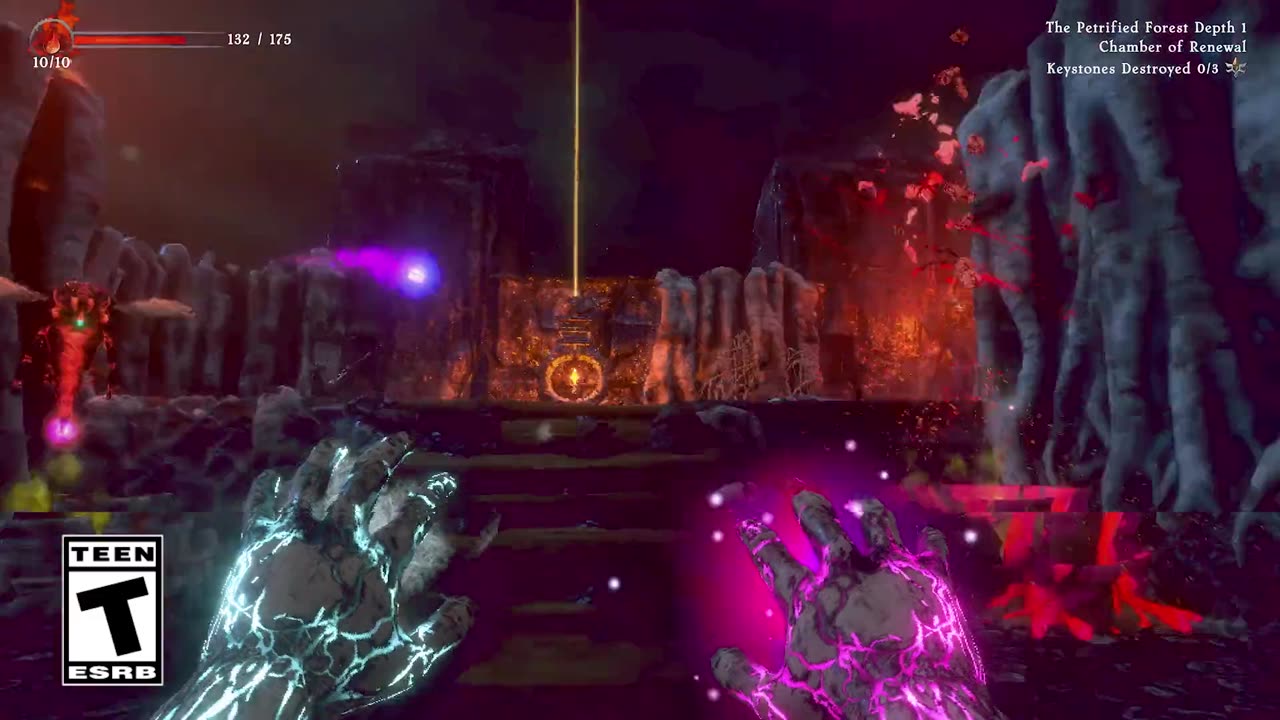This screenshot has height=720, width=1280.
Task: Click the Keystones Destroyed objective tracker
Action: (1132, 69)
